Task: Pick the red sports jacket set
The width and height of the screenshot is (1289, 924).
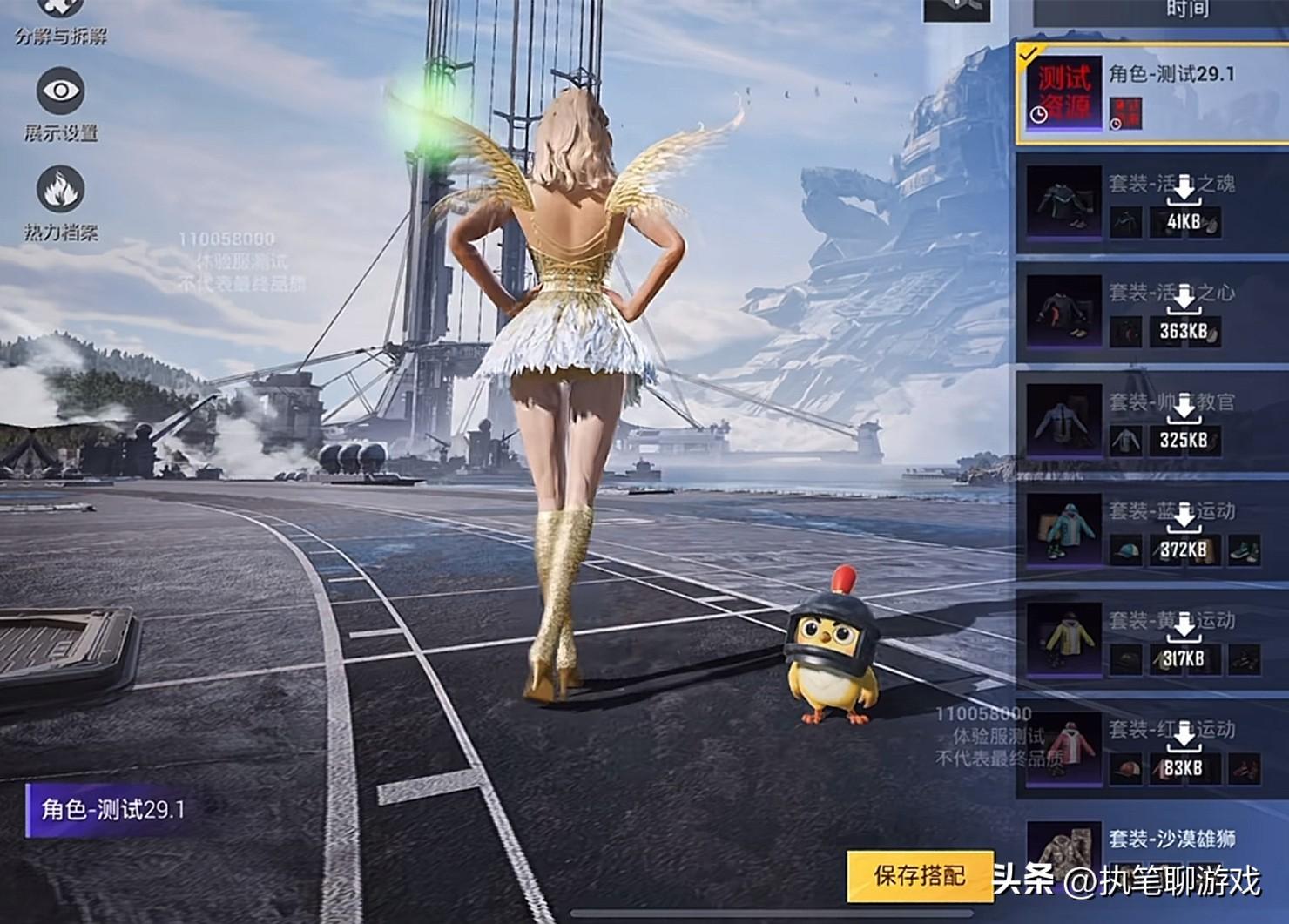Action: pos(1151,751)
